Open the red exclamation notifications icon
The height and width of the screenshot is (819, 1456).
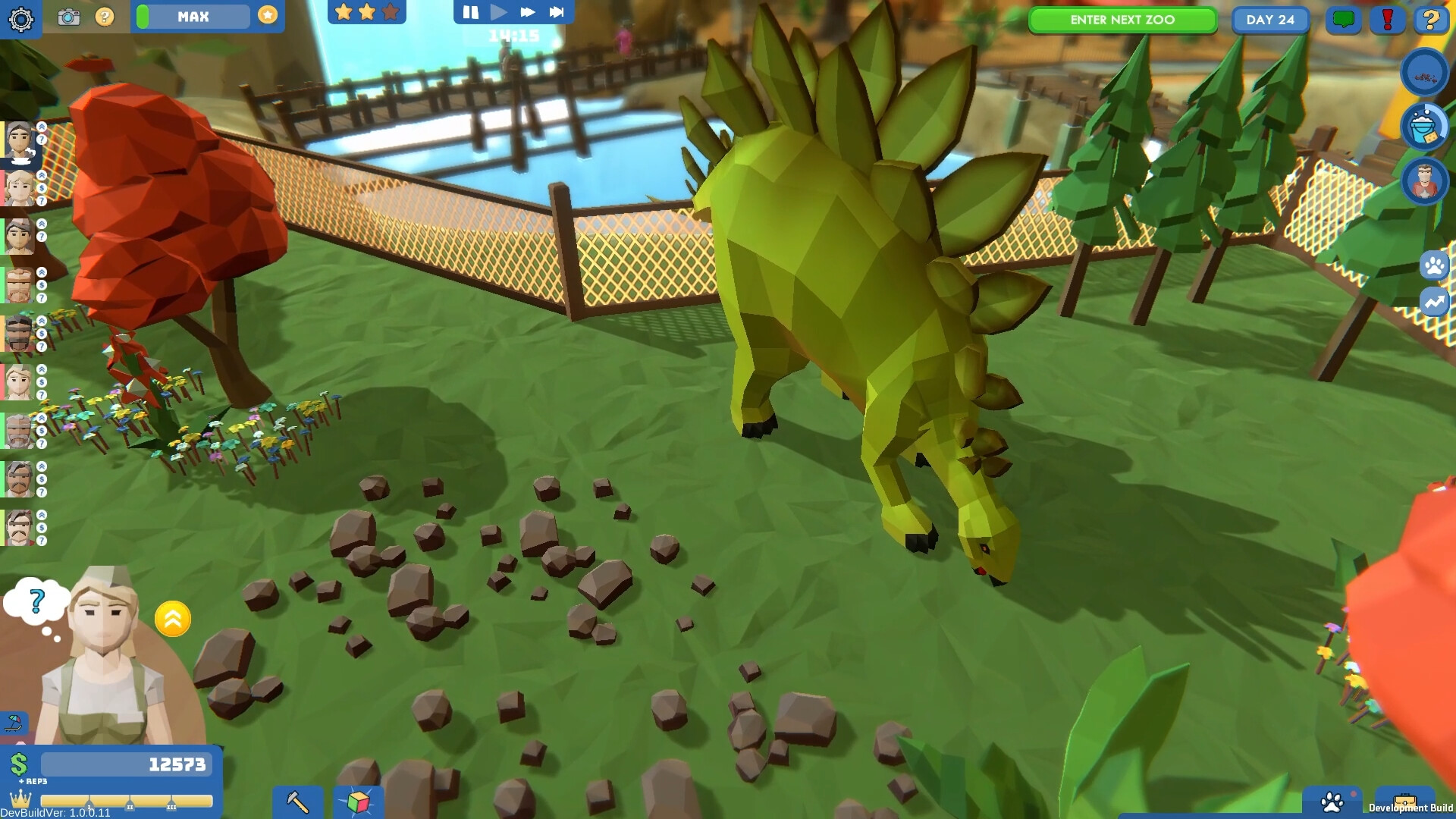tap(1389, 20)
